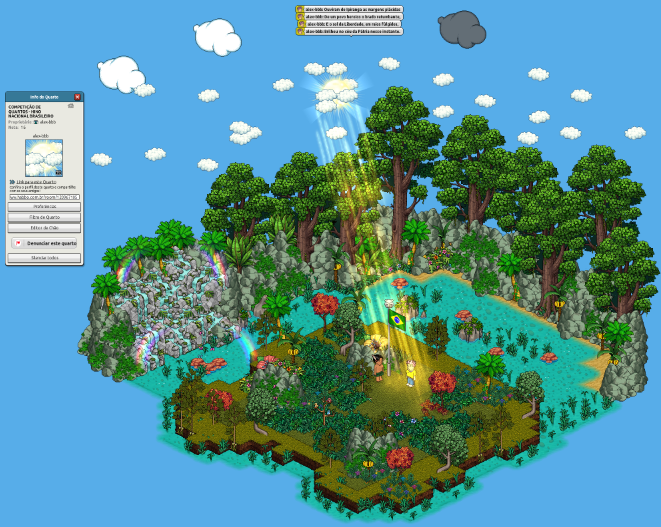Open the Link para este Quarto link

click(38, 181)
